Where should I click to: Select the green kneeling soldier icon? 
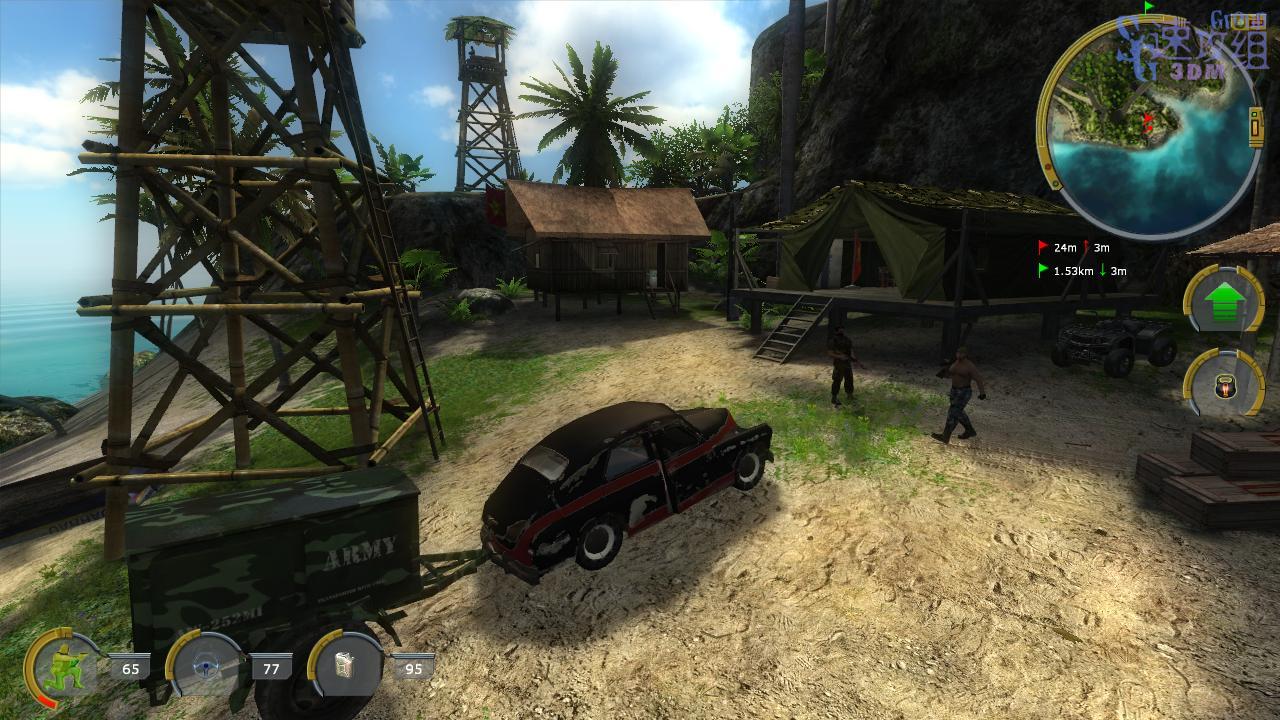click(62, 666)
